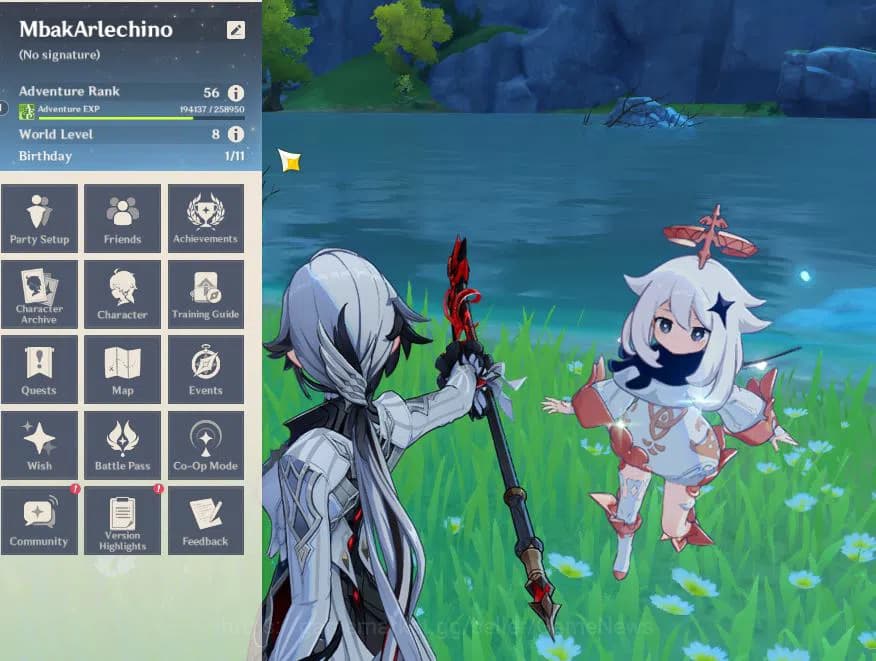View the Achievements screen

[205, 218]
